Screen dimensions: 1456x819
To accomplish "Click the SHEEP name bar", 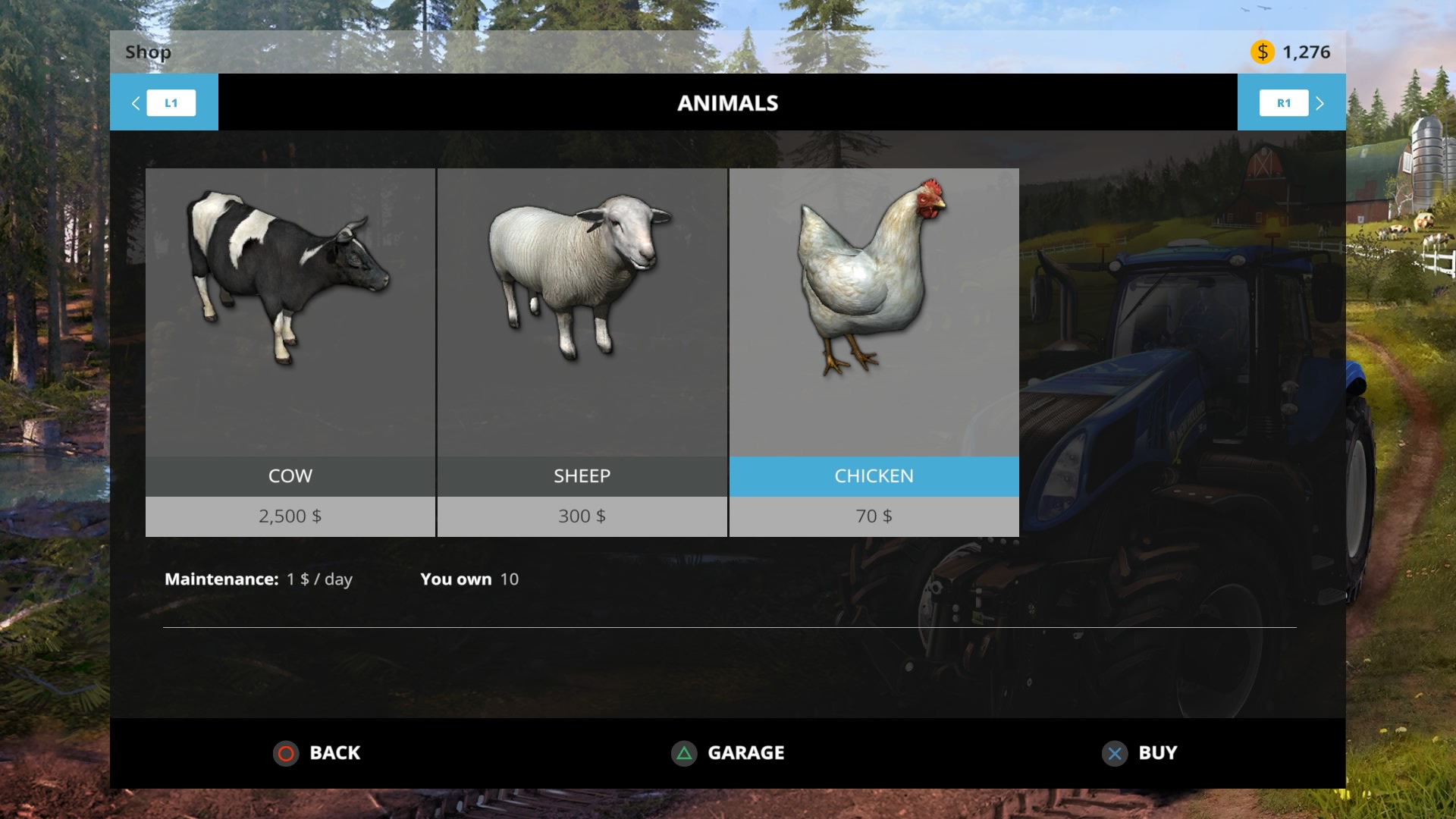I will (582, 476).
